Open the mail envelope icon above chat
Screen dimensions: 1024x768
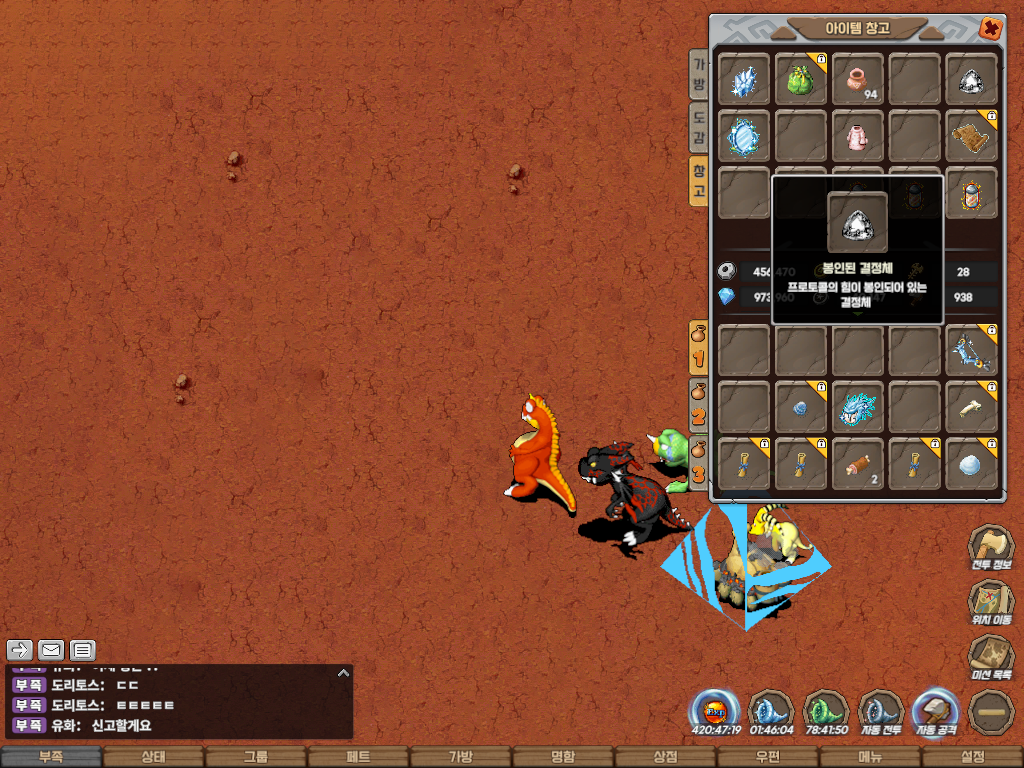coord(51,650)
